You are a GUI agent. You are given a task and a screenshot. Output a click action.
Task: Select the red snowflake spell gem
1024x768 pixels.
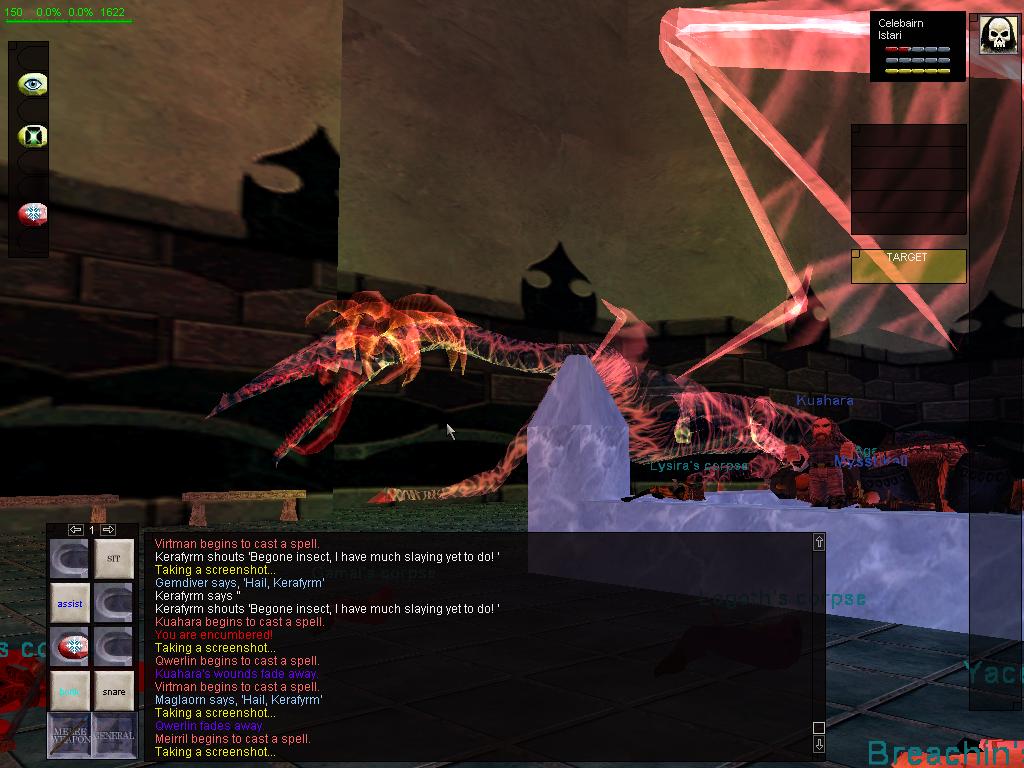tap(33, 213)
